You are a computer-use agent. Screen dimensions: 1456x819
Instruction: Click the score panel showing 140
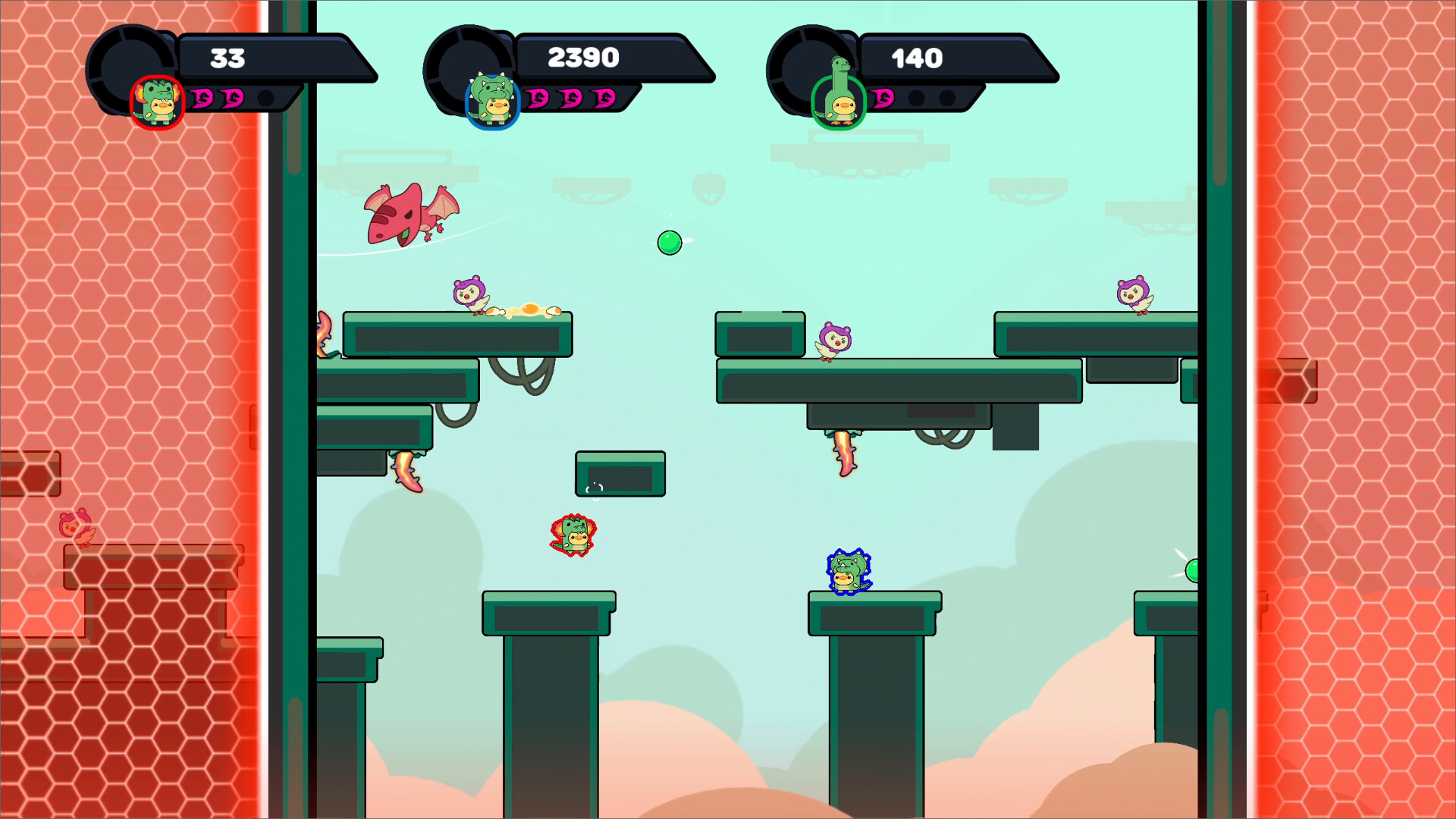(918, 58)
